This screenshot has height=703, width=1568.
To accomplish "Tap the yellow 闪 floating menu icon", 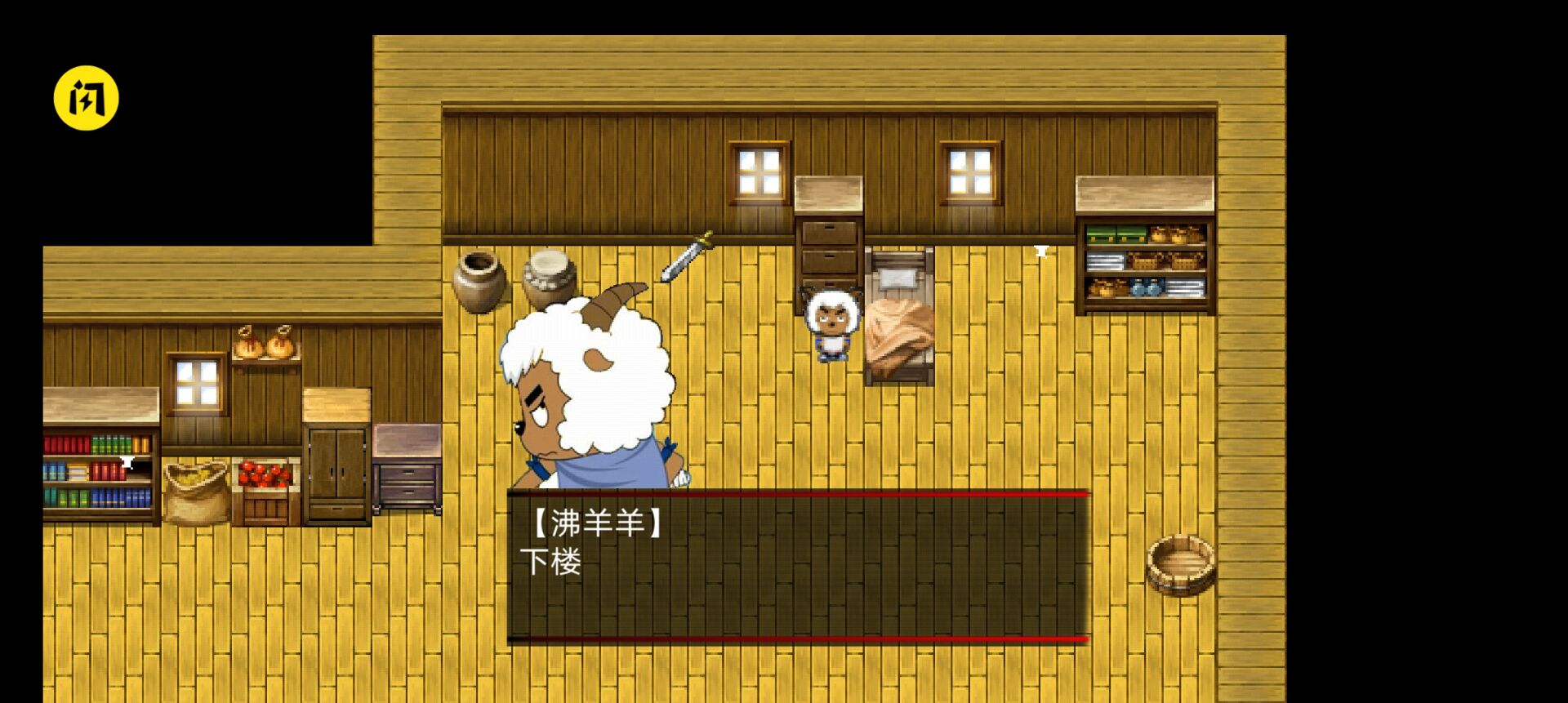I will (87, 97).
